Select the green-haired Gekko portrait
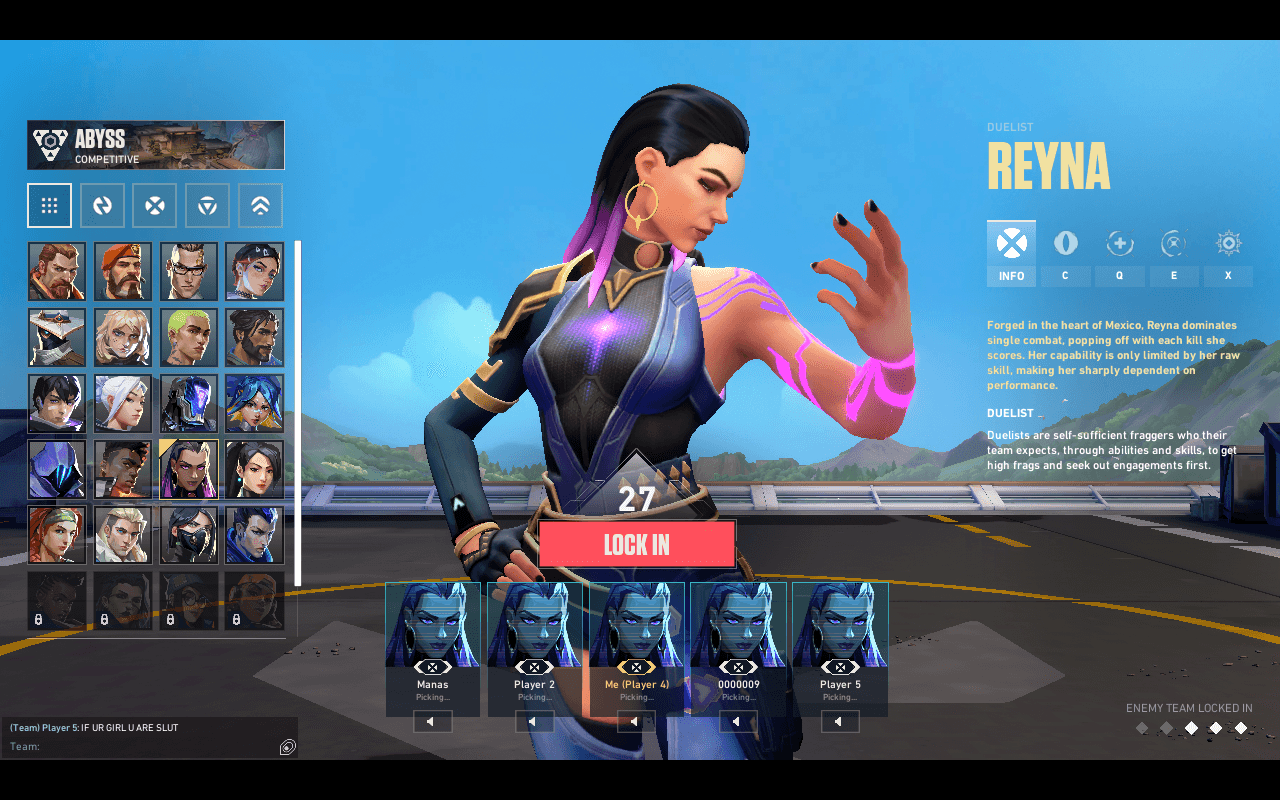 pos(189,337)
